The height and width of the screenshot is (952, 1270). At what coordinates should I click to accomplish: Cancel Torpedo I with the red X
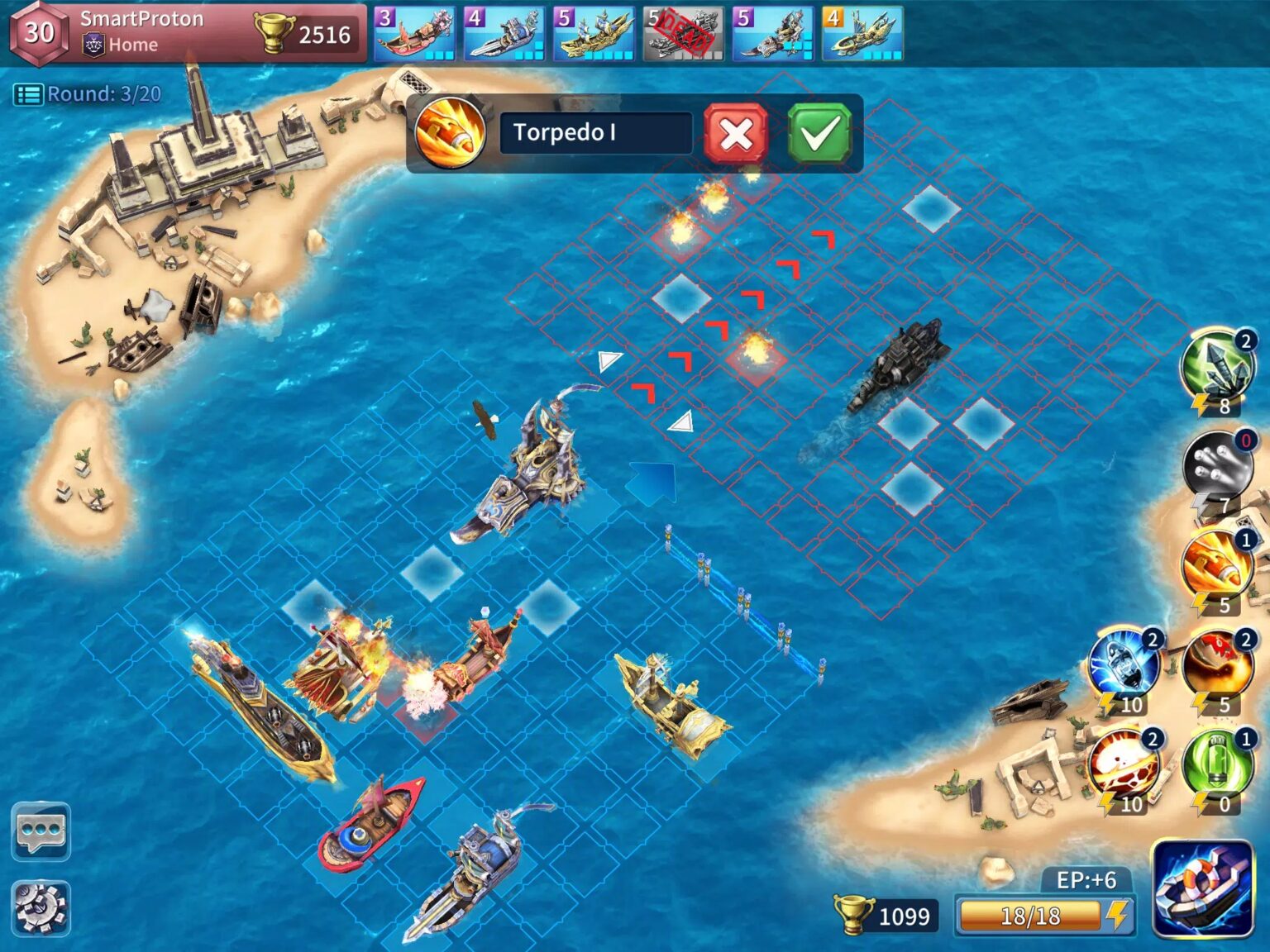734,135
